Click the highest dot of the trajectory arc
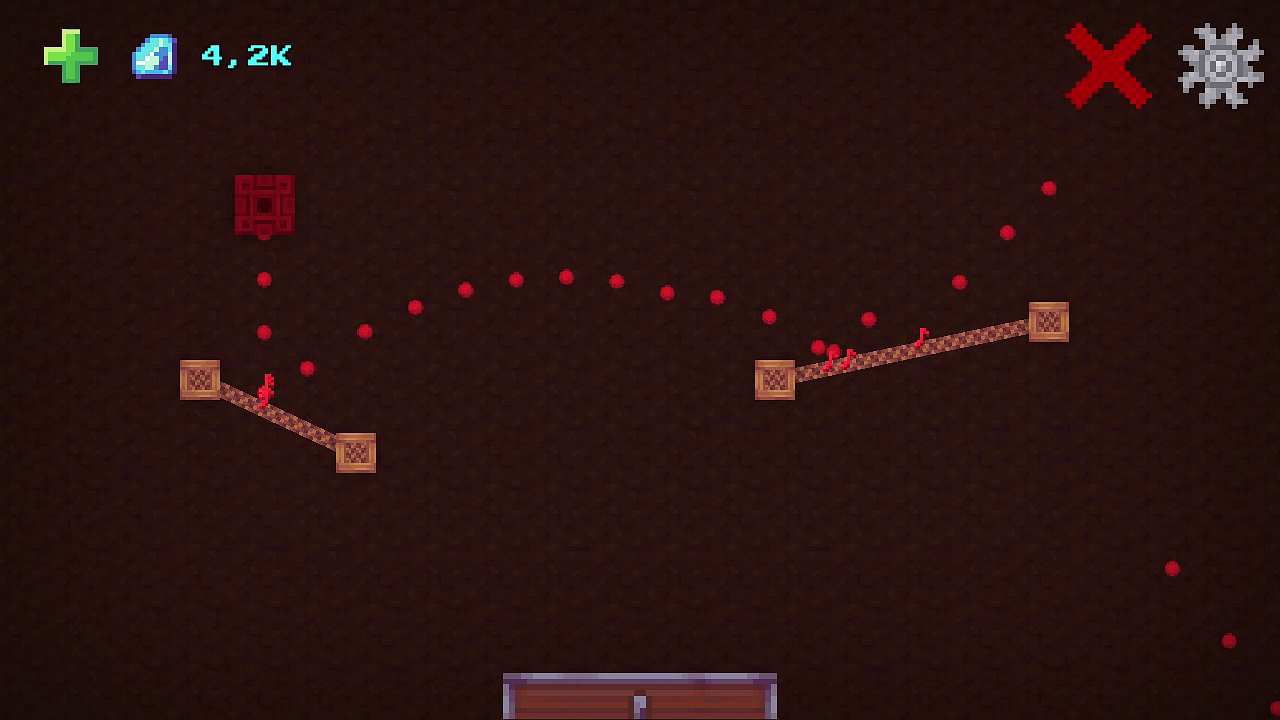Image resolution: width=1280 pixels, height=720 pixels. tap(566, 277)
